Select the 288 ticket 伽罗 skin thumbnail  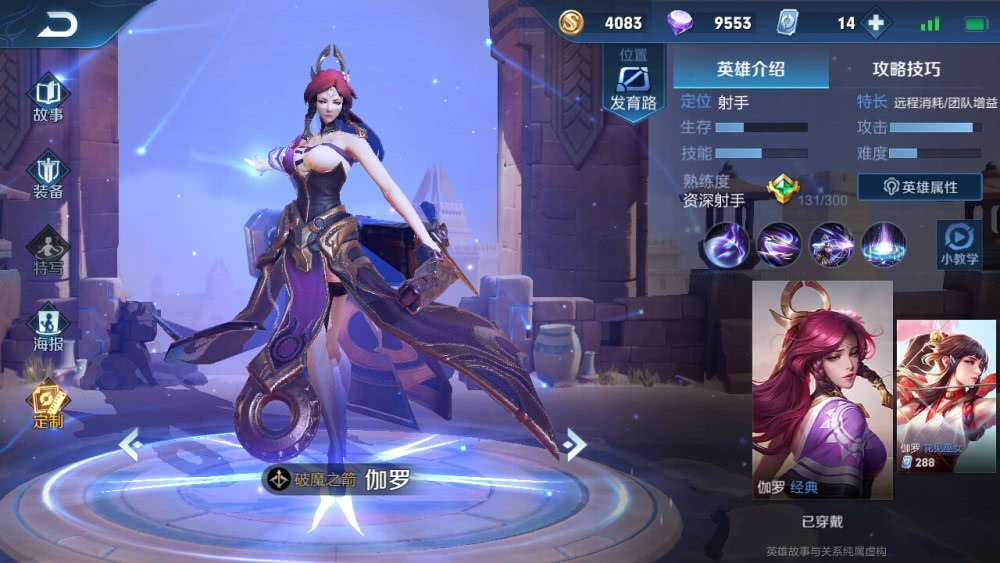[x=946, y=396]
